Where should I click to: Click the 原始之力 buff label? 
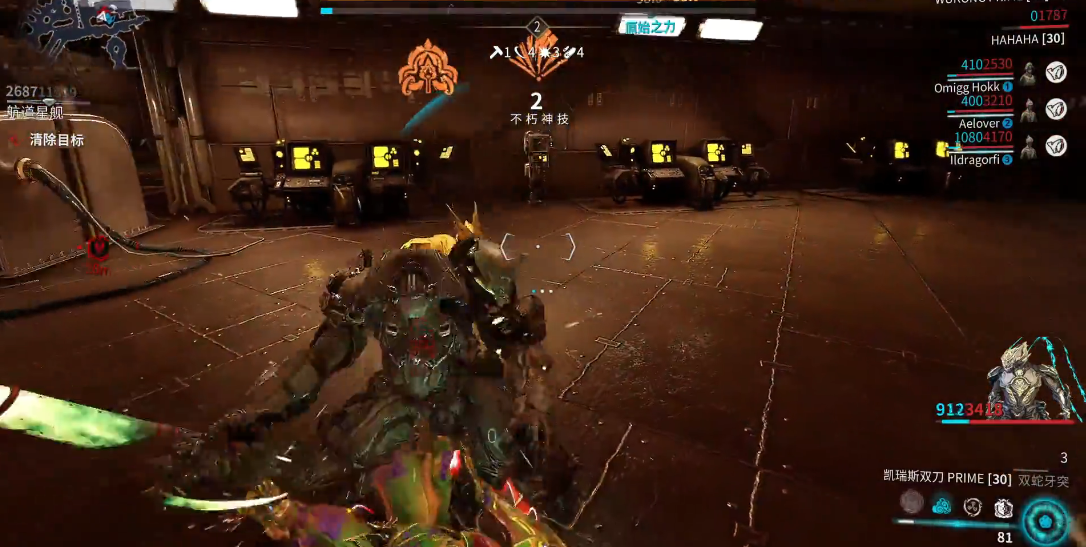(x=651, y=27)
